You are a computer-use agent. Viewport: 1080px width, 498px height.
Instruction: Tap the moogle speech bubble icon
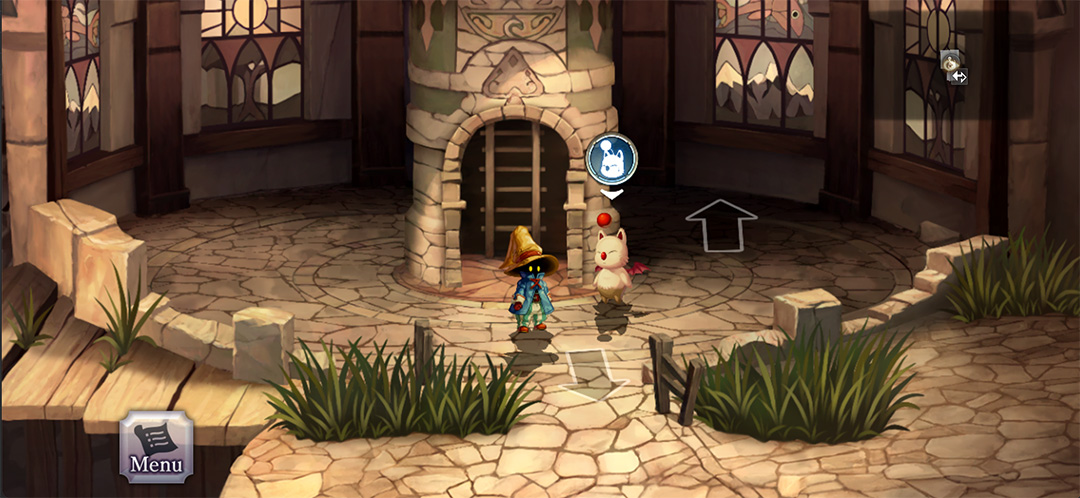tap(611, 158)
